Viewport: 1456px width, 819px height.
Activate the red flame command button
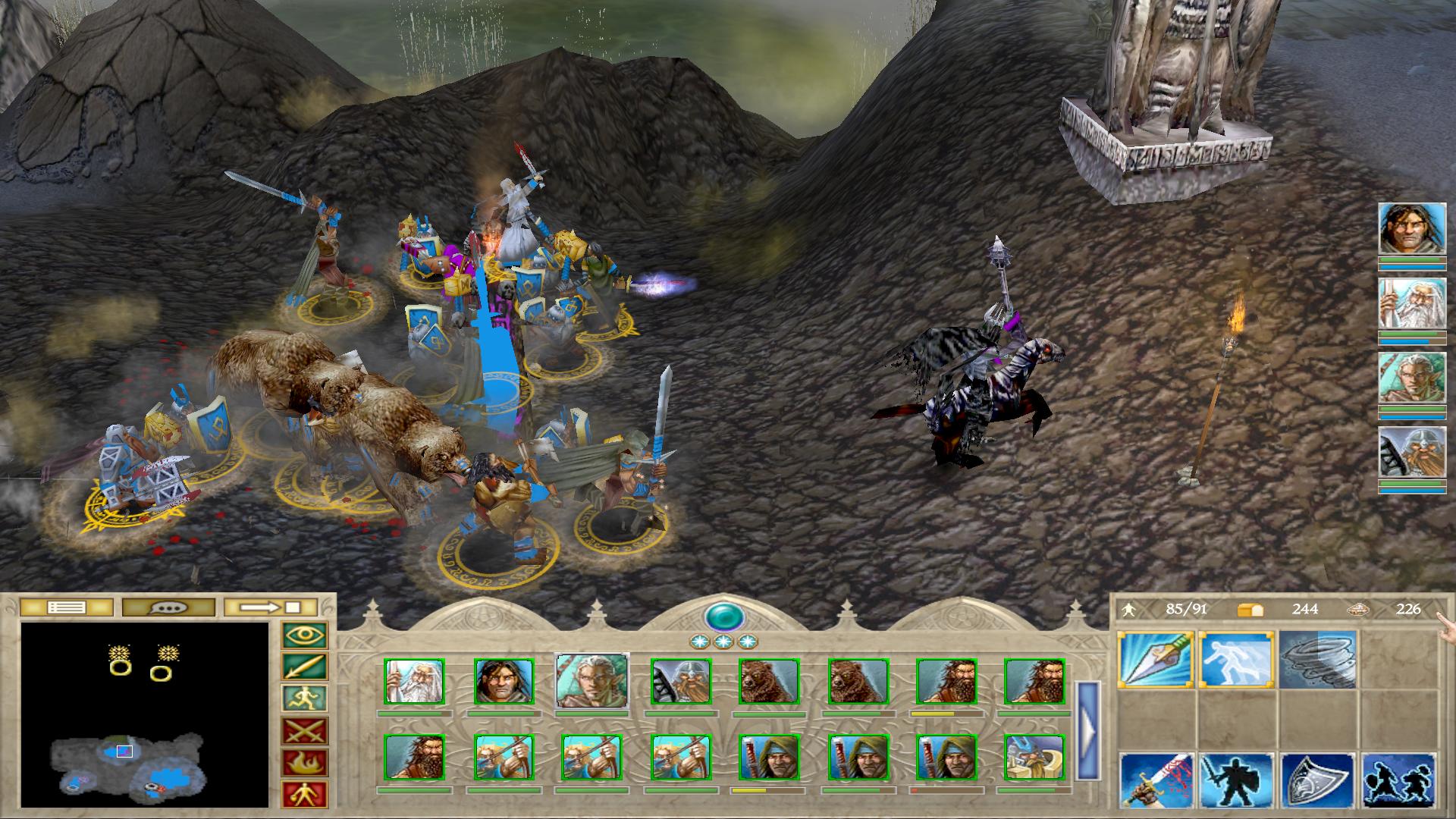[304, 763]
